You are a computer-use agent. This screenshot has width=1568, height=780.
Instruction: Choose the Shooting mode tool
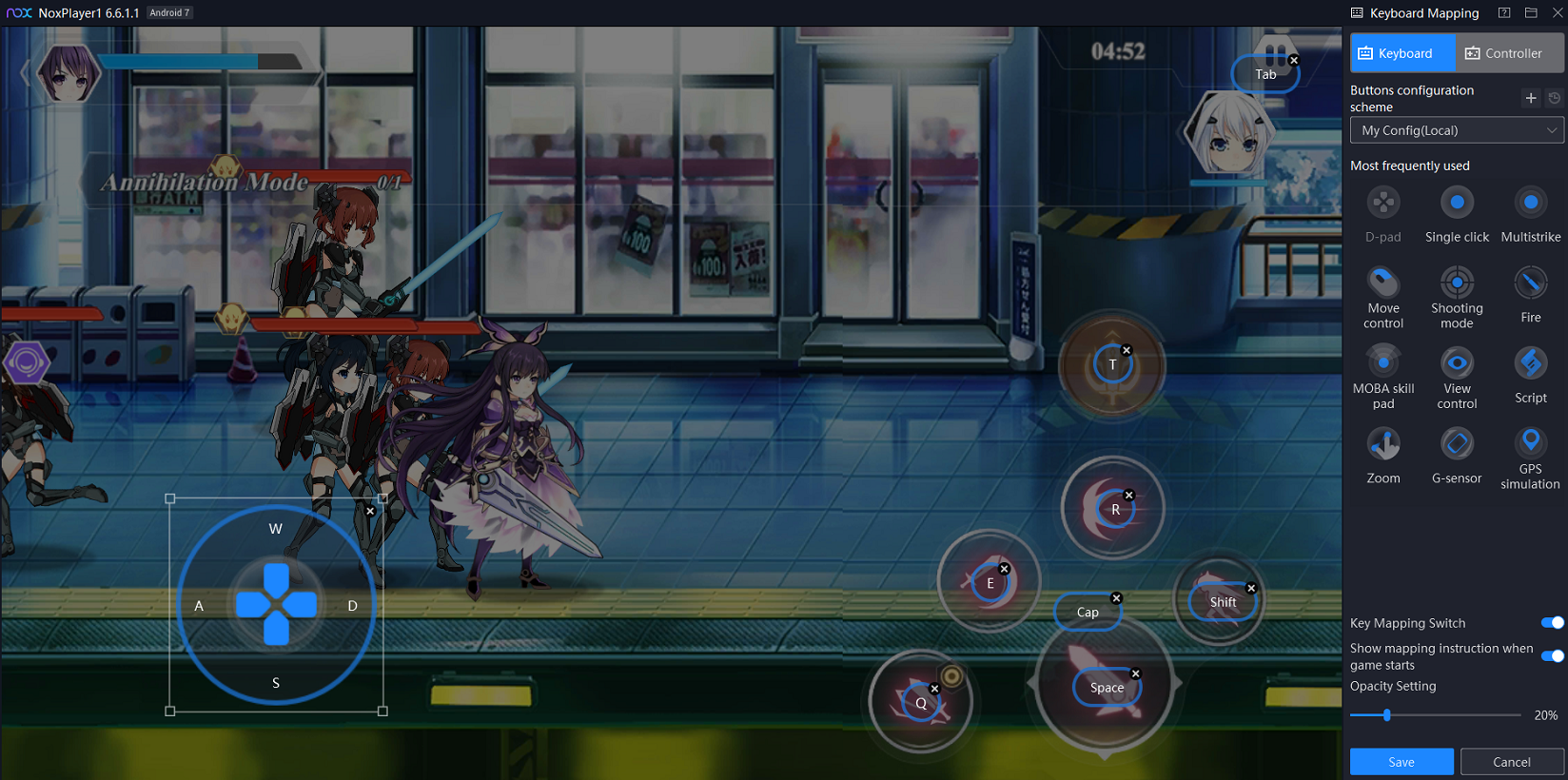pos(1457,283)
